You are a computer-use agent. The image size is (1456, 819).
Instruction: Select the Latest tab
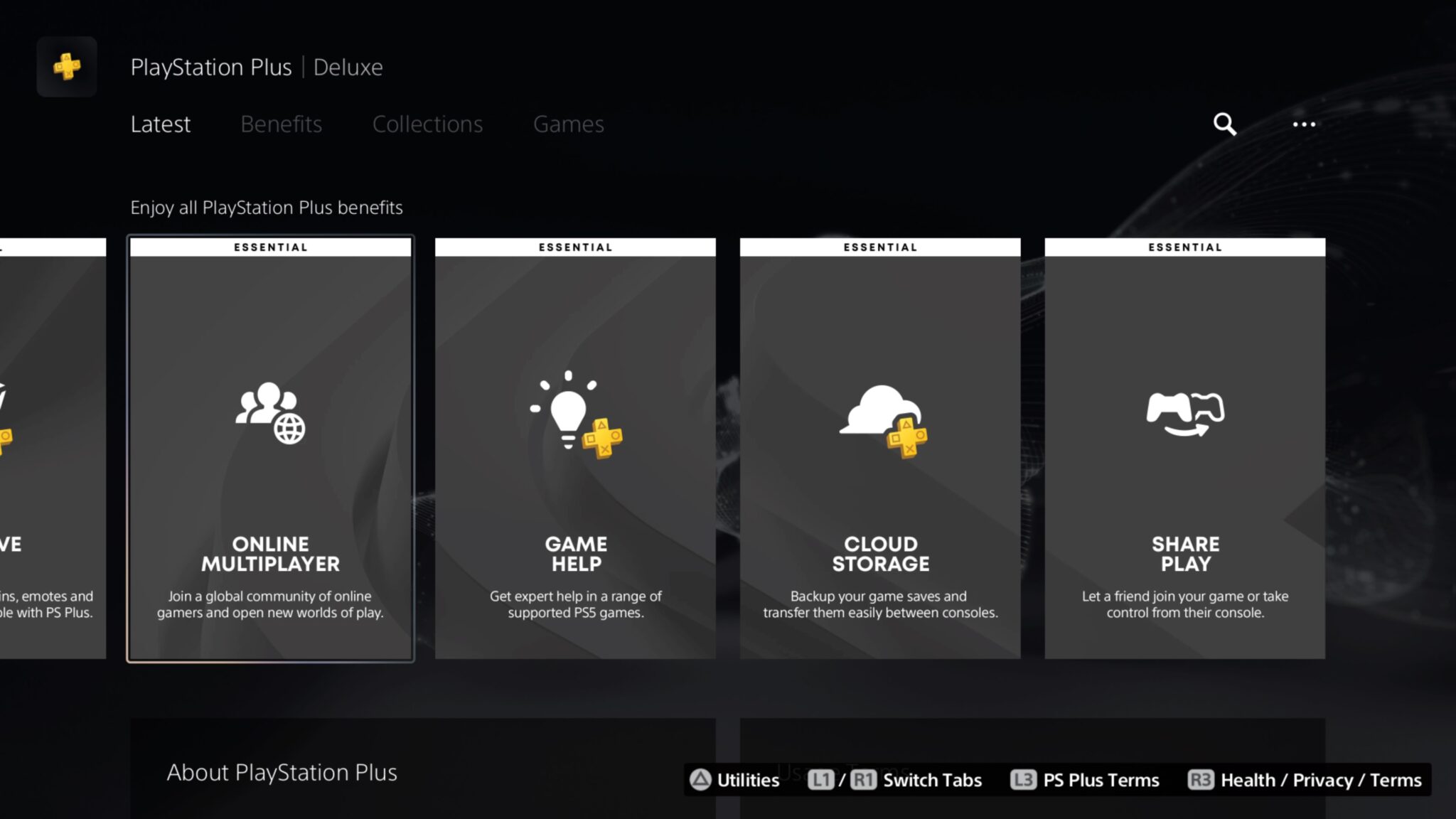coord(160,124)
